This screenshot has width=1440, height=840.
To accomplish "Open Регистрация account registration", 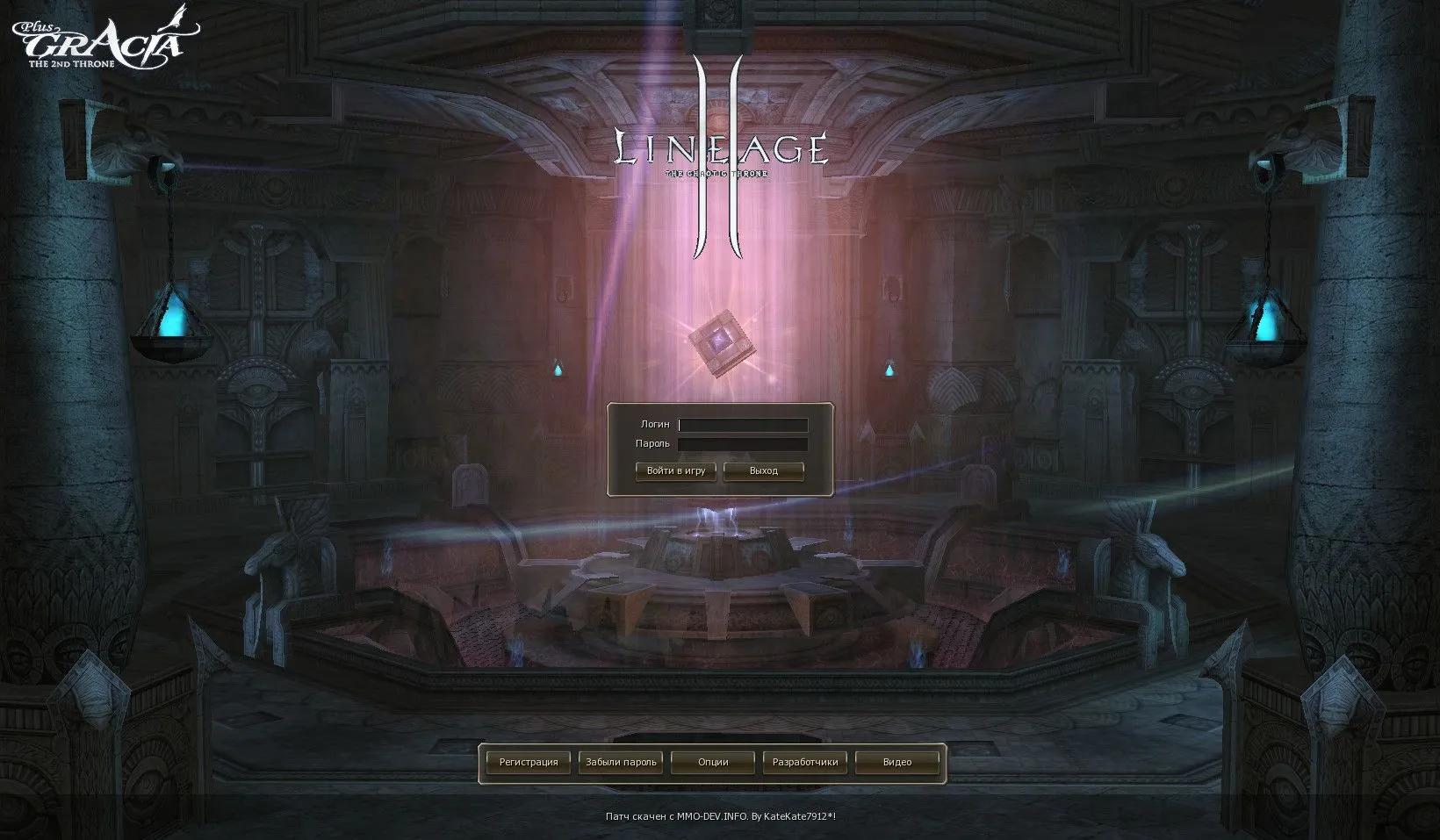I will pyautogui.click(x=529, y=763).
